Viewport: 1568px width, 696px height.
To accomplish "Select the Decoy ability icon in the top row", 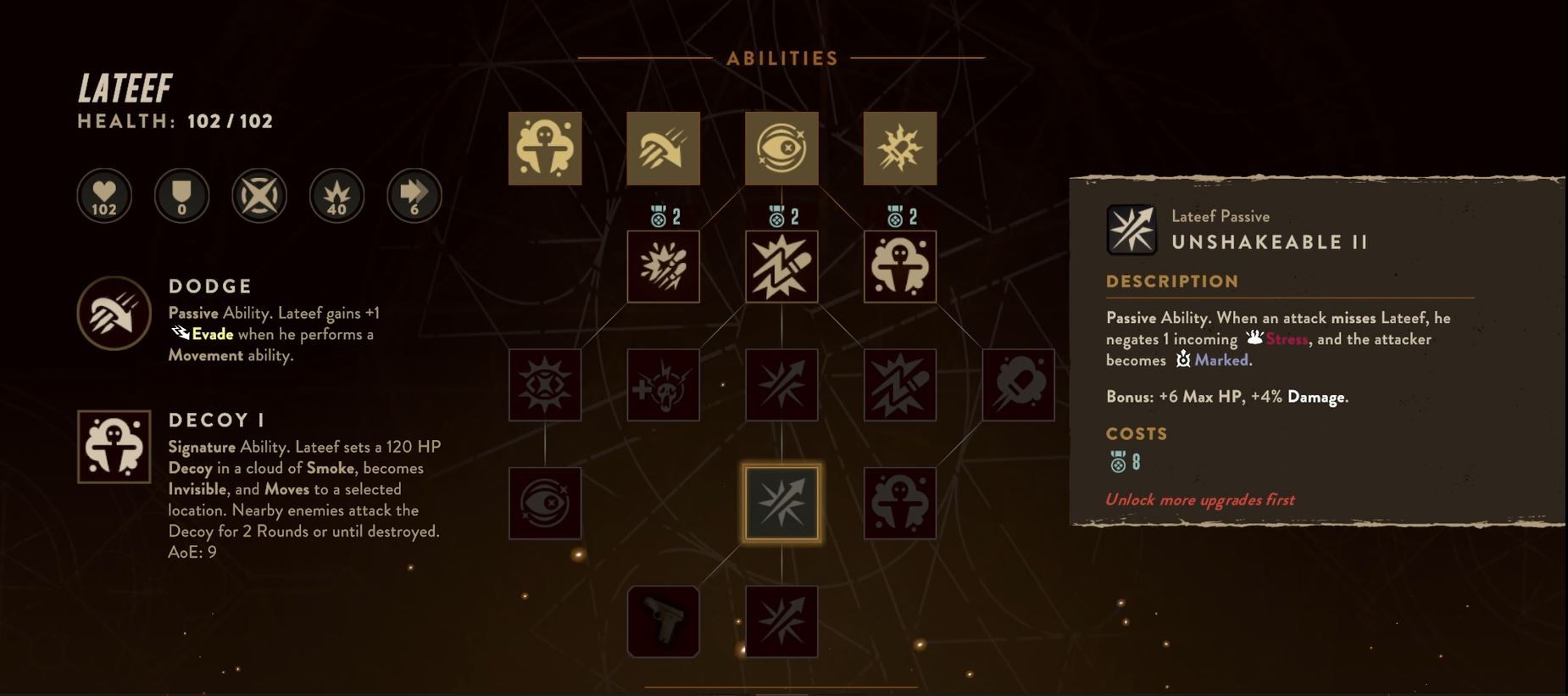I will pyautogui.click(x=544, y=148).
